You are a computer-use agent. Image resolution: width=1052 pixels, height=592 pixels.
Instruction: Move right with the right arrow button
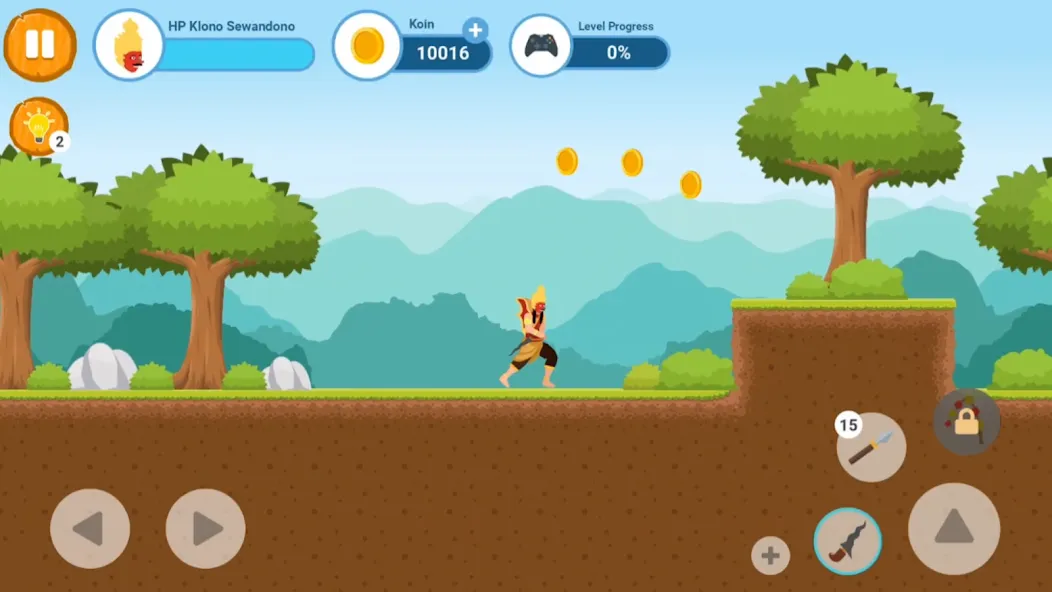[x=205, y=528]
